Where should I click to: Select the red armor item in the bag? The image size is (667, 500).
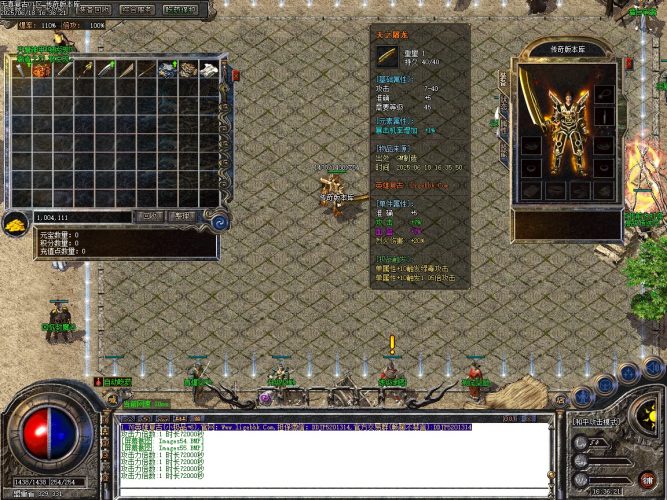tap(42, 69)
